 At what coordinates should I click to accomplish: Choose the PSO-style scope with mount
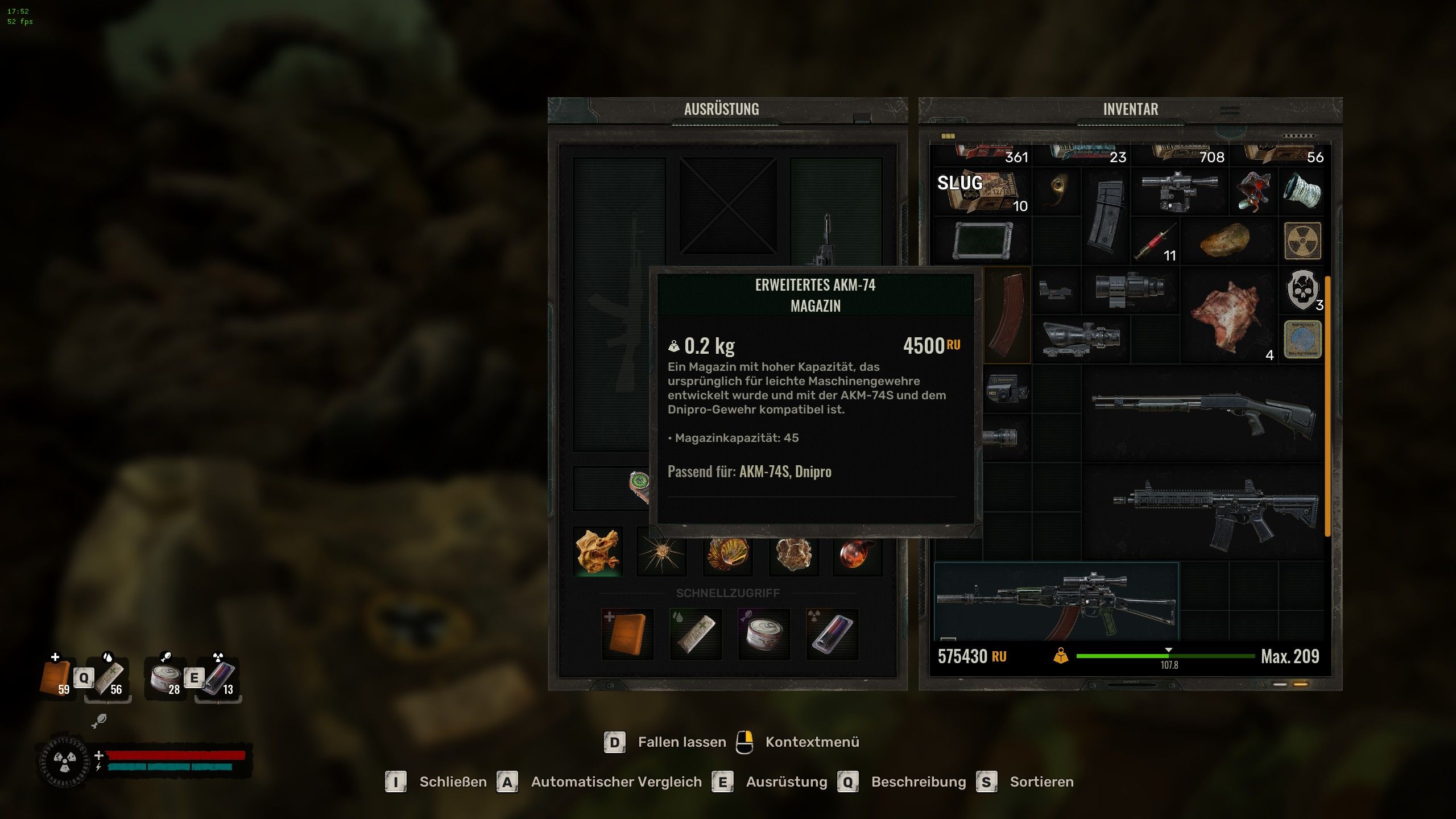(1180, 191)
